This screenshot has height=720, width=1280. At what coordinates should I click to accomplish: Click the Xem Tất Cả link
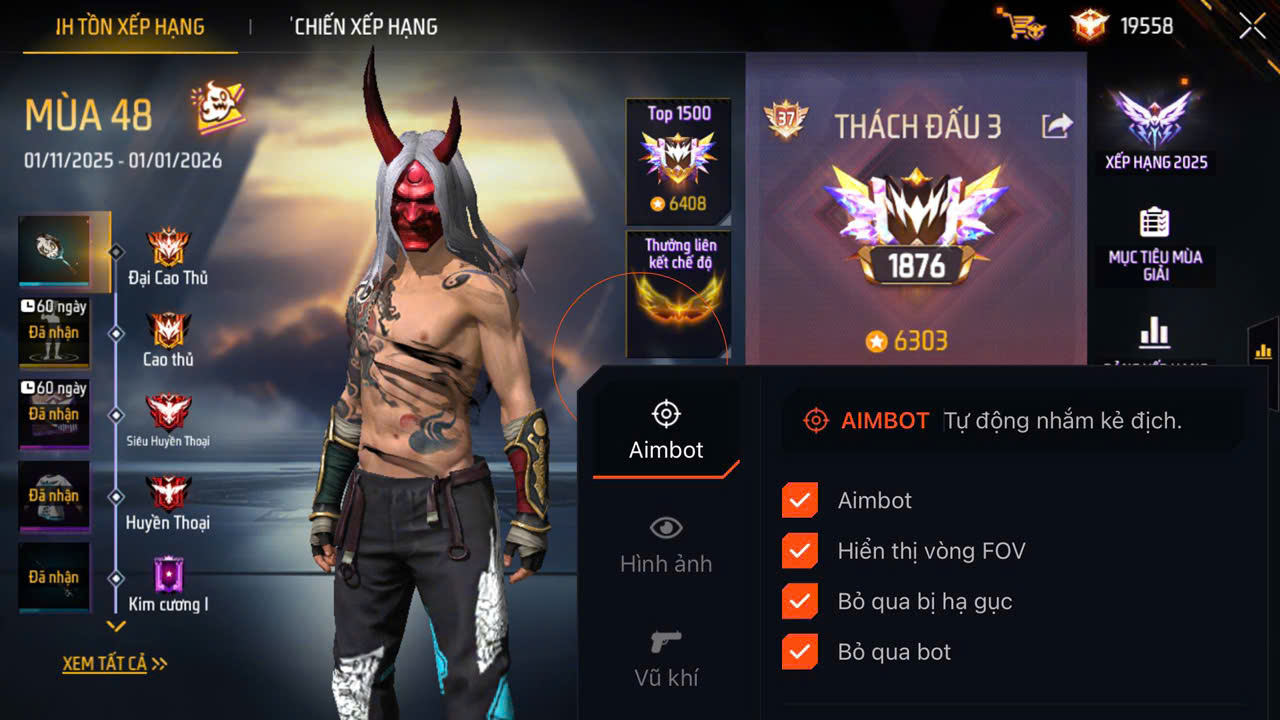pyautogui.click(x=114, y=663)
